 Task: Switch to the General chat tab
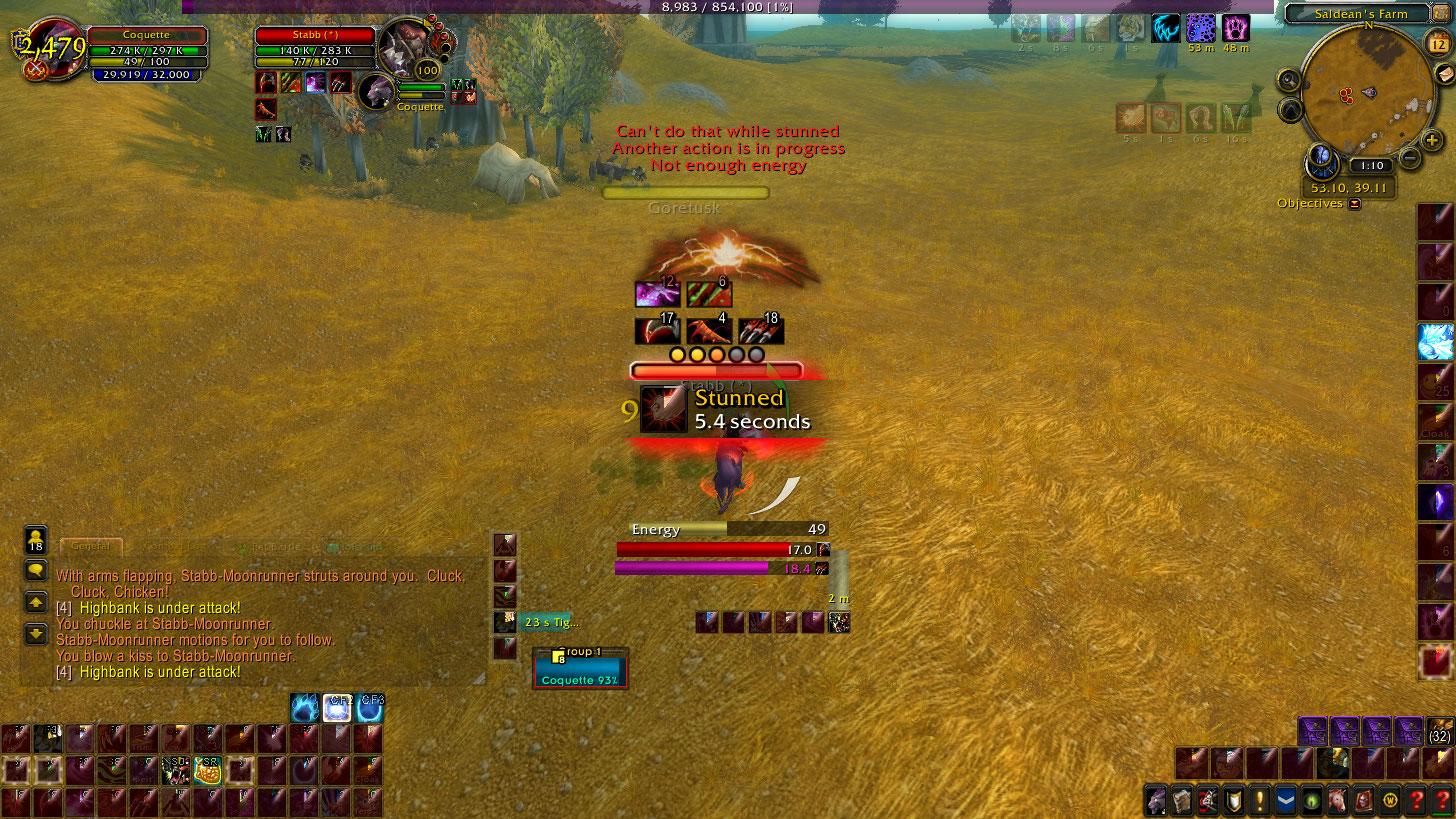[x=91, y=548]
